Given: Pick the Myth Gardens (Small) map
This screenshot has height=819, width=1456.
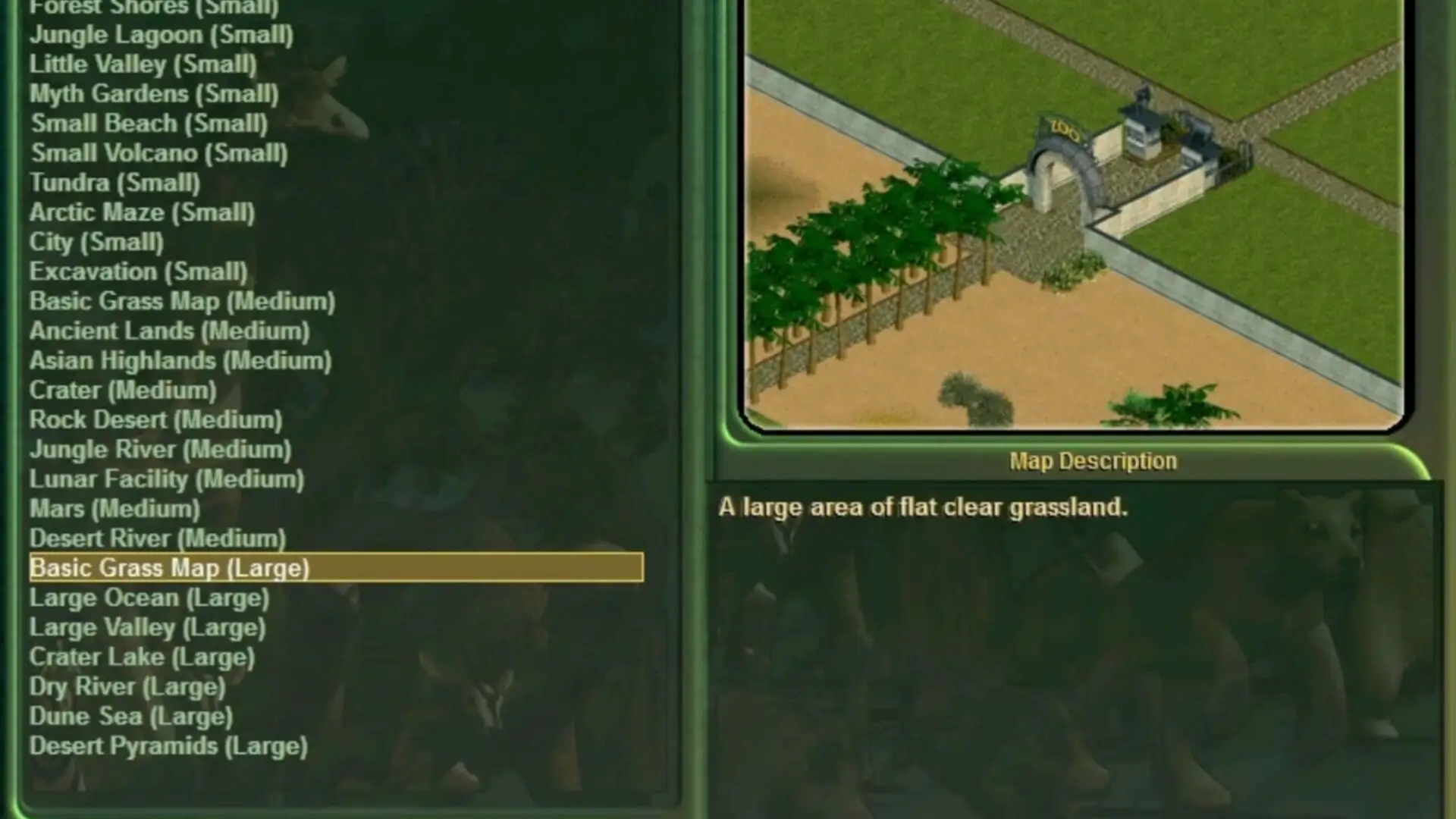Looking at the screenshot, I should pos(154,94).
